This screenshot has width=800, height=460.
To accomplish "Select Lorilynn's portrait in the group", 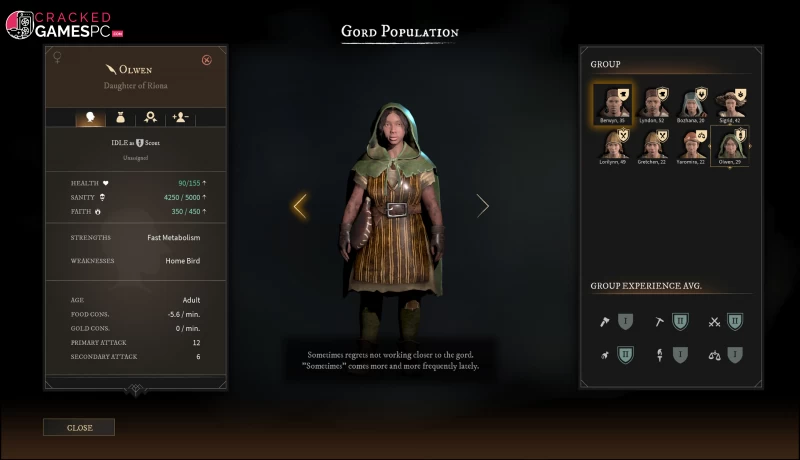I will 610,144.
